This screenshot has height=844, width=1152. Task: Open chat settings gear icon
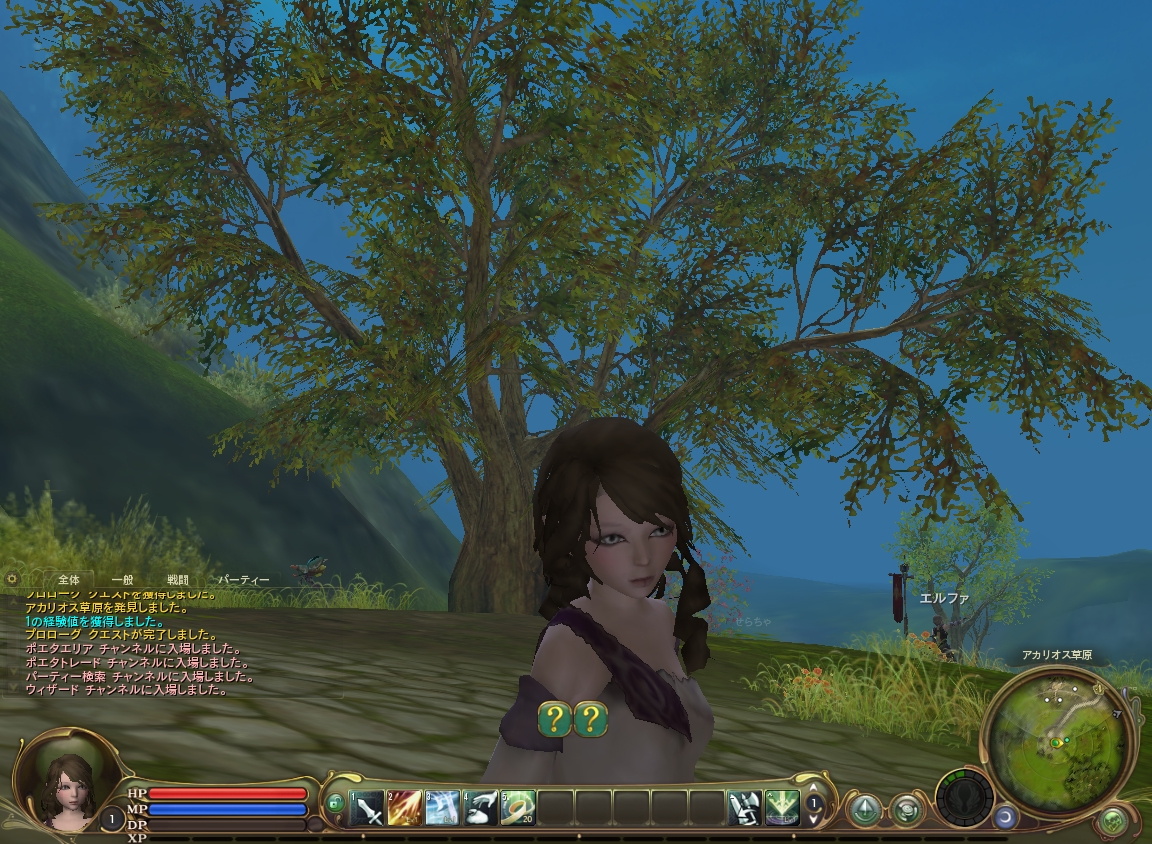(x=12, y=579)
